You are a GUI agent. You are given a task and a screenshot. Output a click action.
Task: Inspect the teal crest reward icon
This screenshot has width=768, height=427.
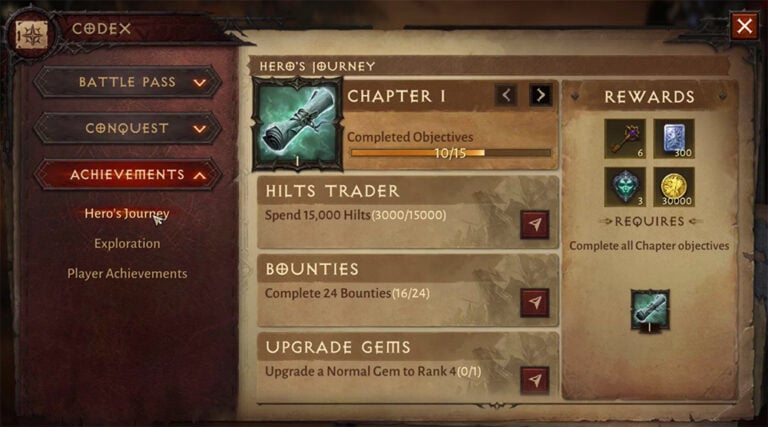tap(625, 187)
